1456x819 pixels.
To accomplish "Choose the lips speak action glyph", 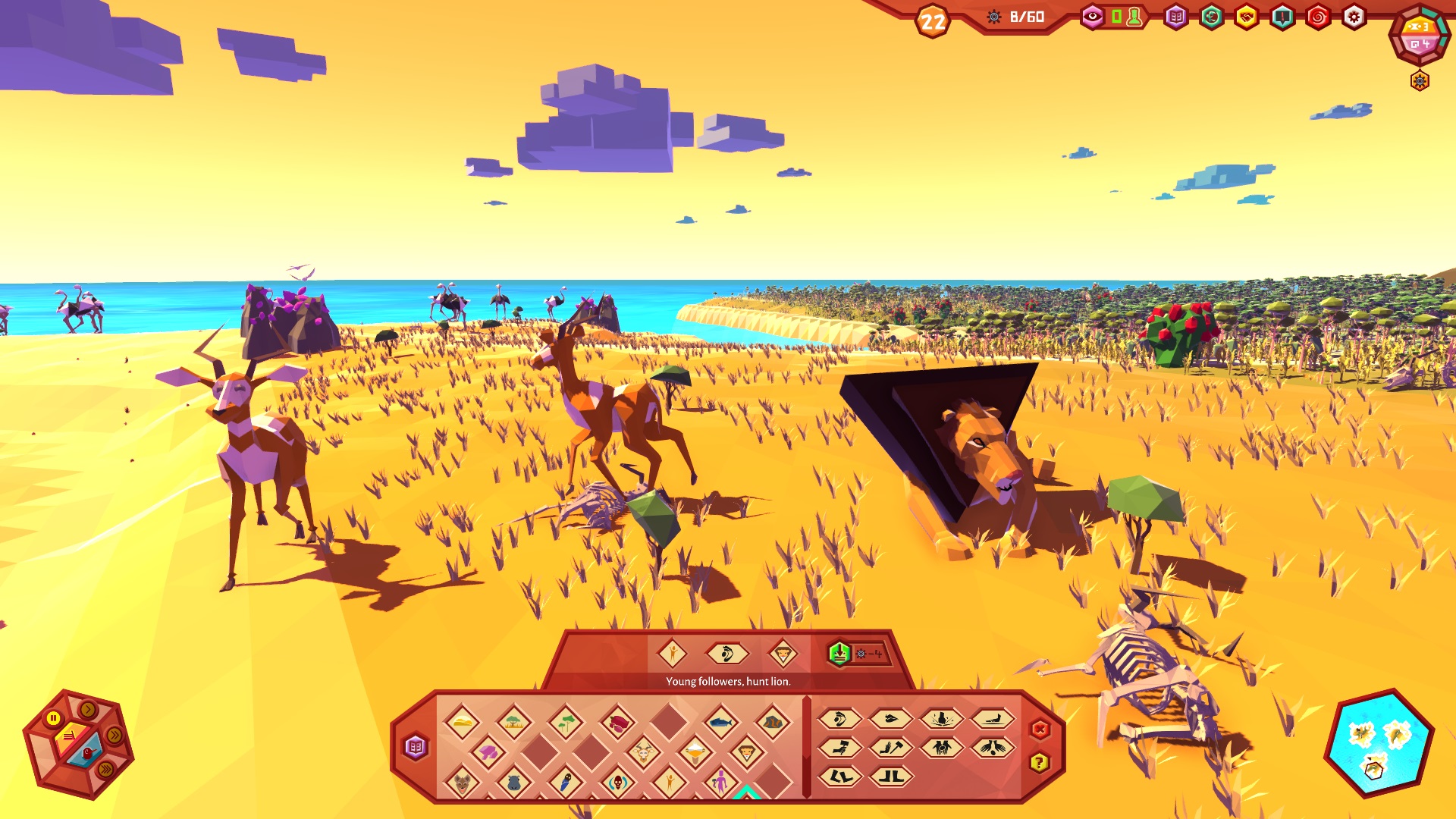I will click(890, 718).
